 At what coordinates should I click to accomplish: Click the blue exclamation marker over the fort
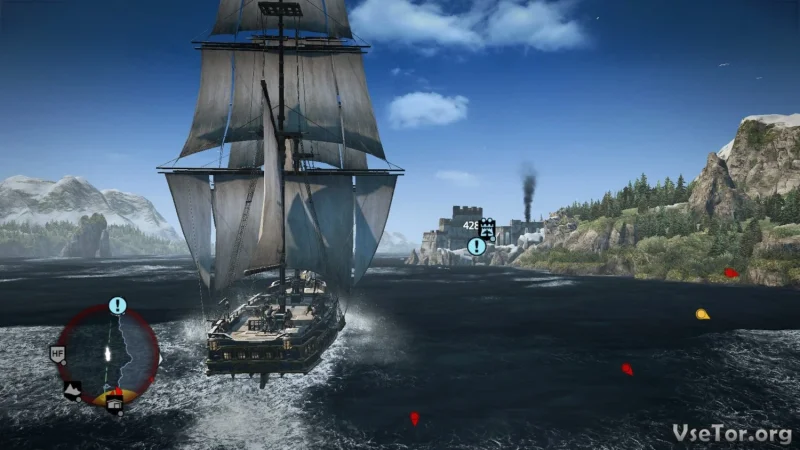coord(477,246)
